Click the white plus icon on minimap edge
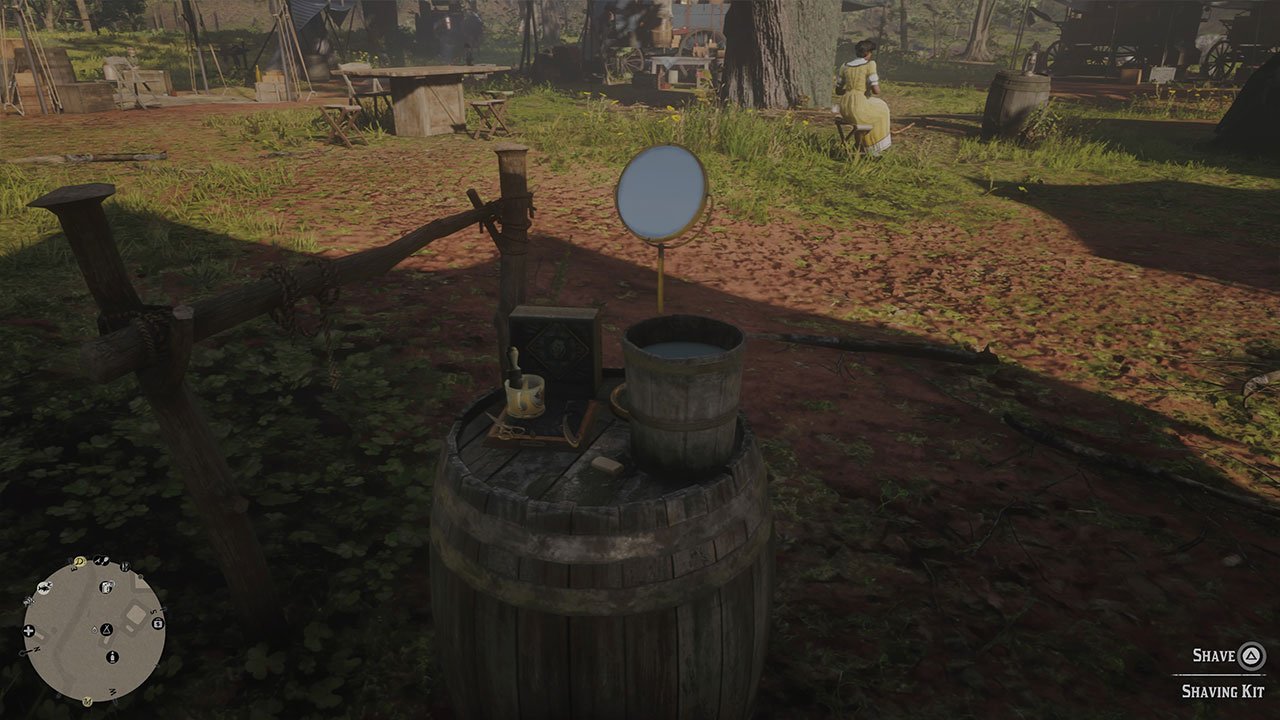The height and width of the screenshot is (720, 1280). 28,630
